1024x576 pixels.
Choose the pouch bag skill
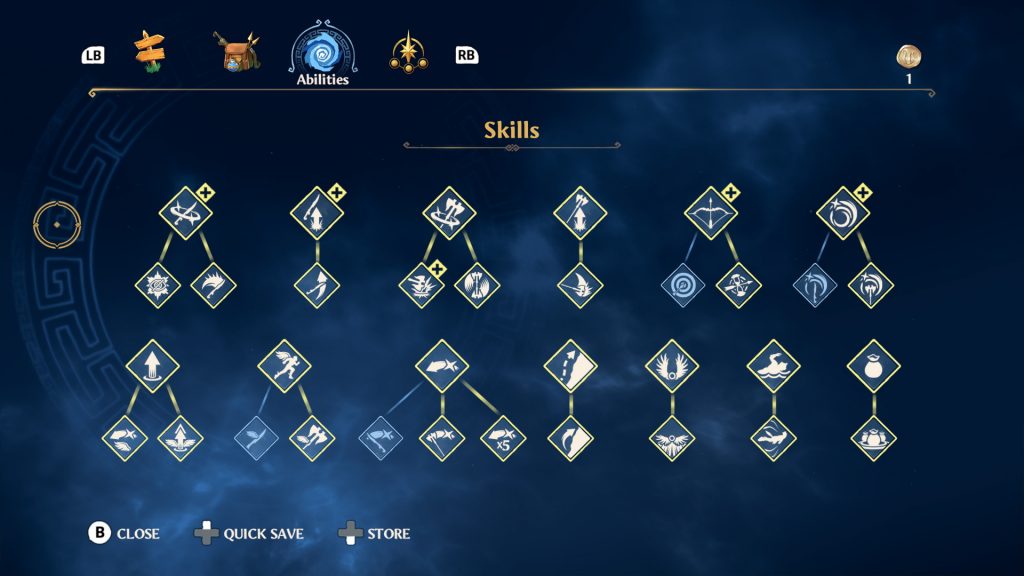pos(873,366)
